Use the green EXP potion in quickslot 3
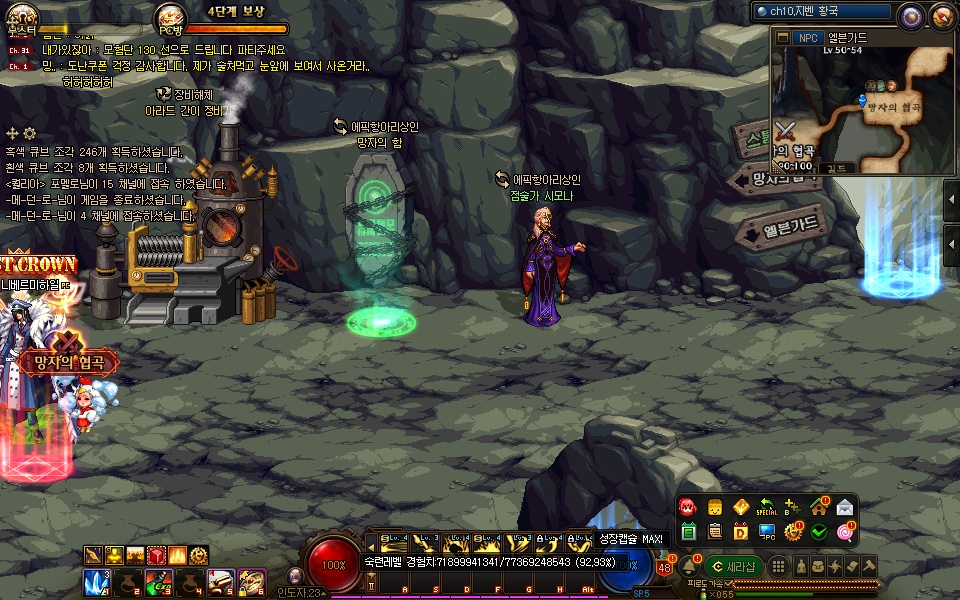960x600 pixels. (157, 582)
